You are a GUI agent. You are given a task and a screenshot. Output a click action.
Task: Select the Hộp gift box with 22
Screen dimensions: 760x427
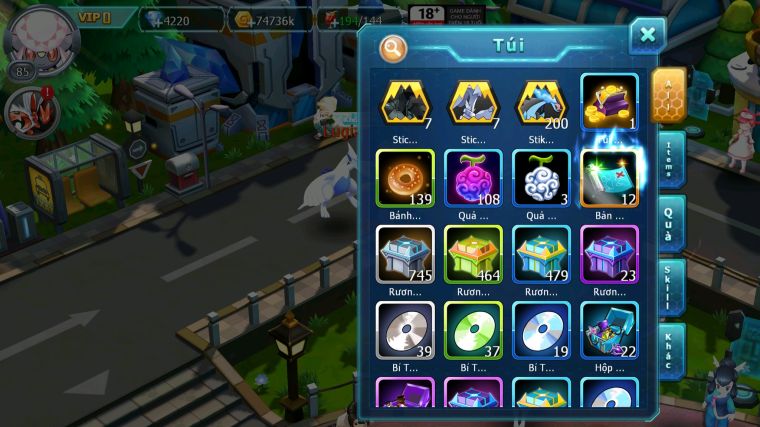[x=610, y=330]
